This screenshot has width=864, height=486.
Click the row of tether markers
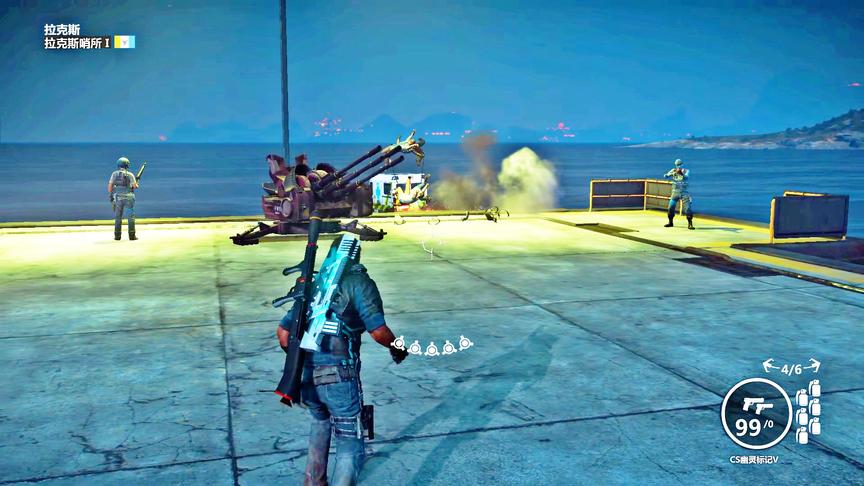click(x=432, y=346)
